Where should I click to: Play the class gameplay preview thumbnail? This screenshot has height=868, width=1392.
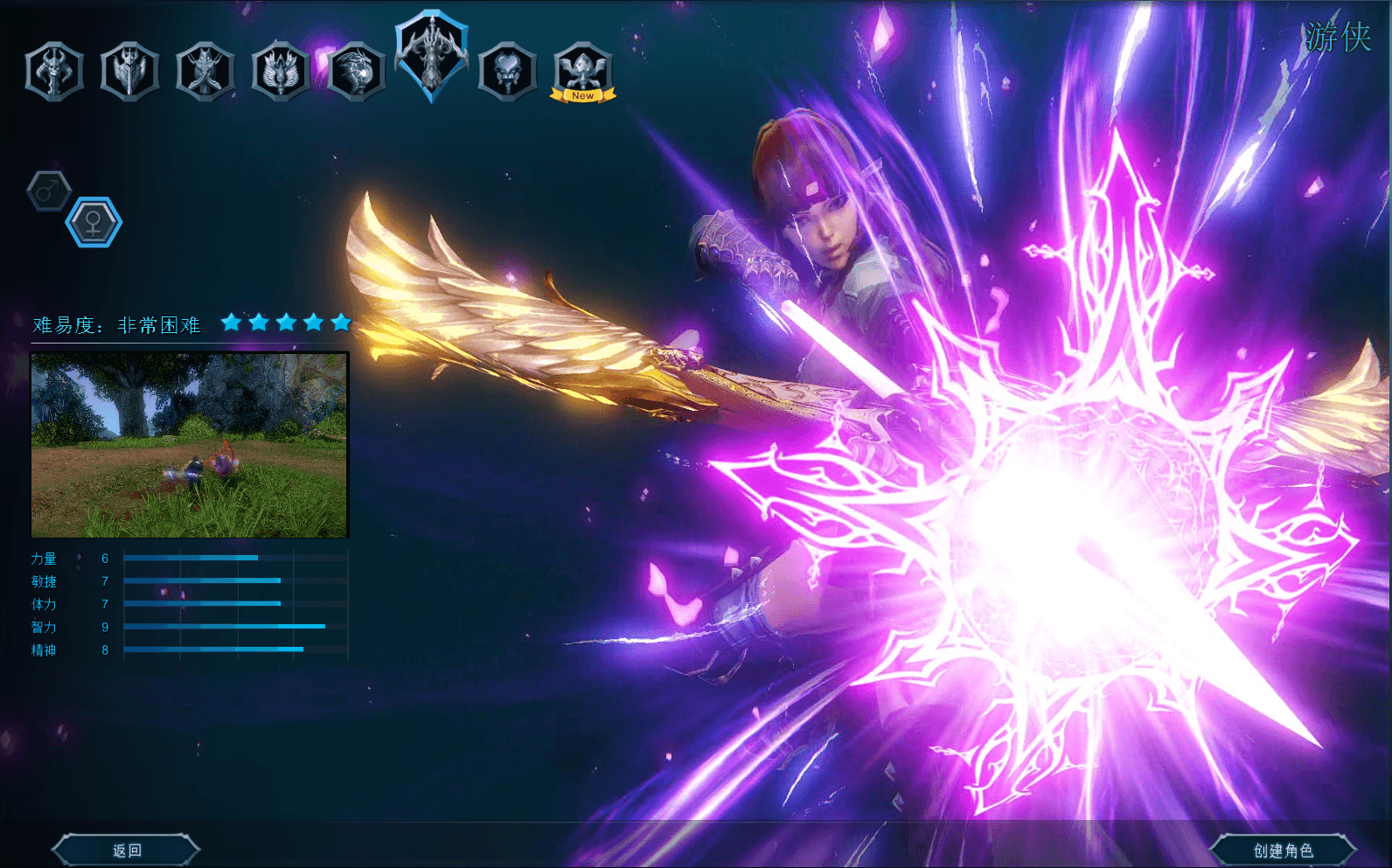point(190,445)
